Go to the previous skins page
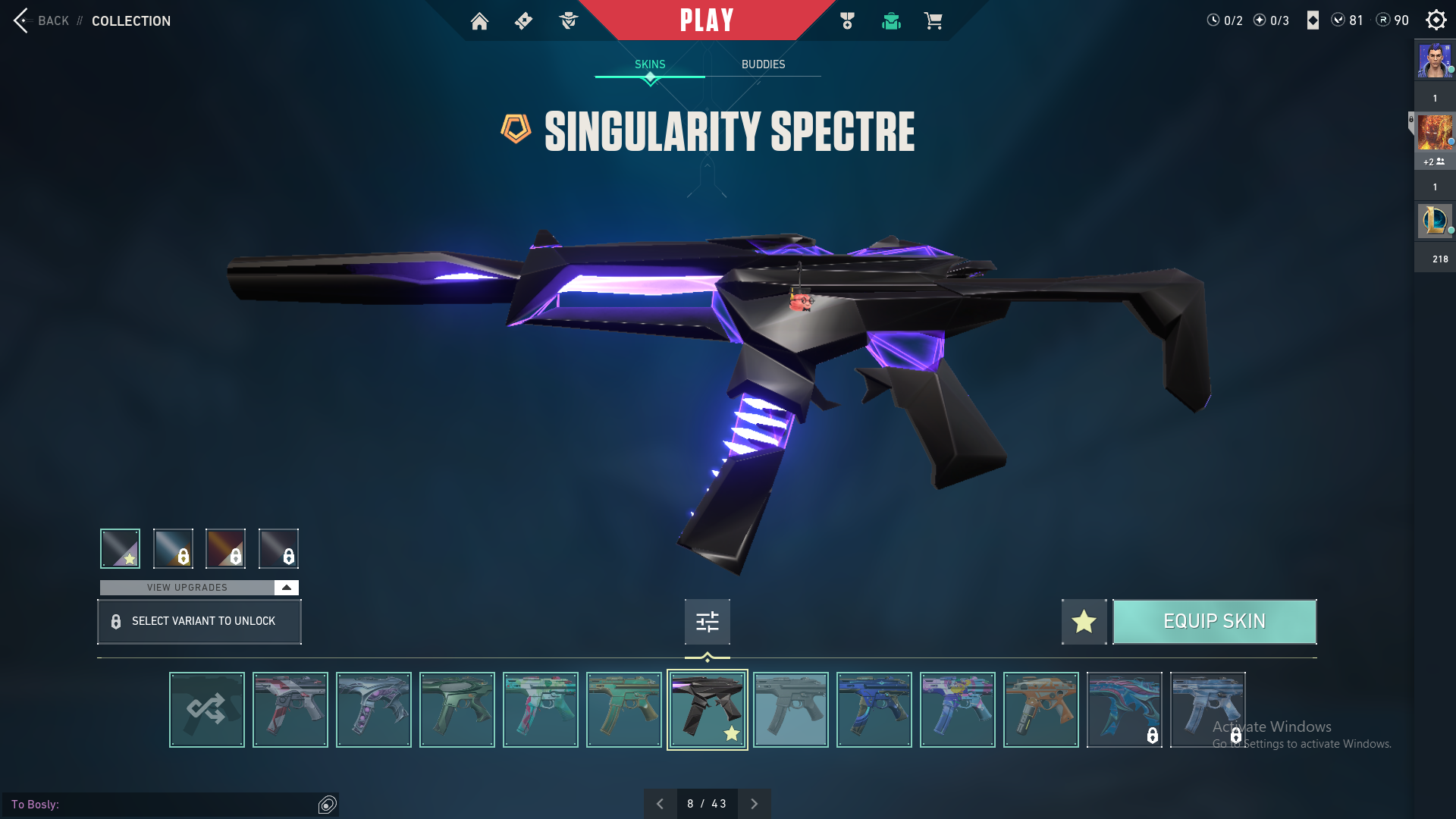The width and height of the screenshot is (1456, 819). tap(660, 804)
